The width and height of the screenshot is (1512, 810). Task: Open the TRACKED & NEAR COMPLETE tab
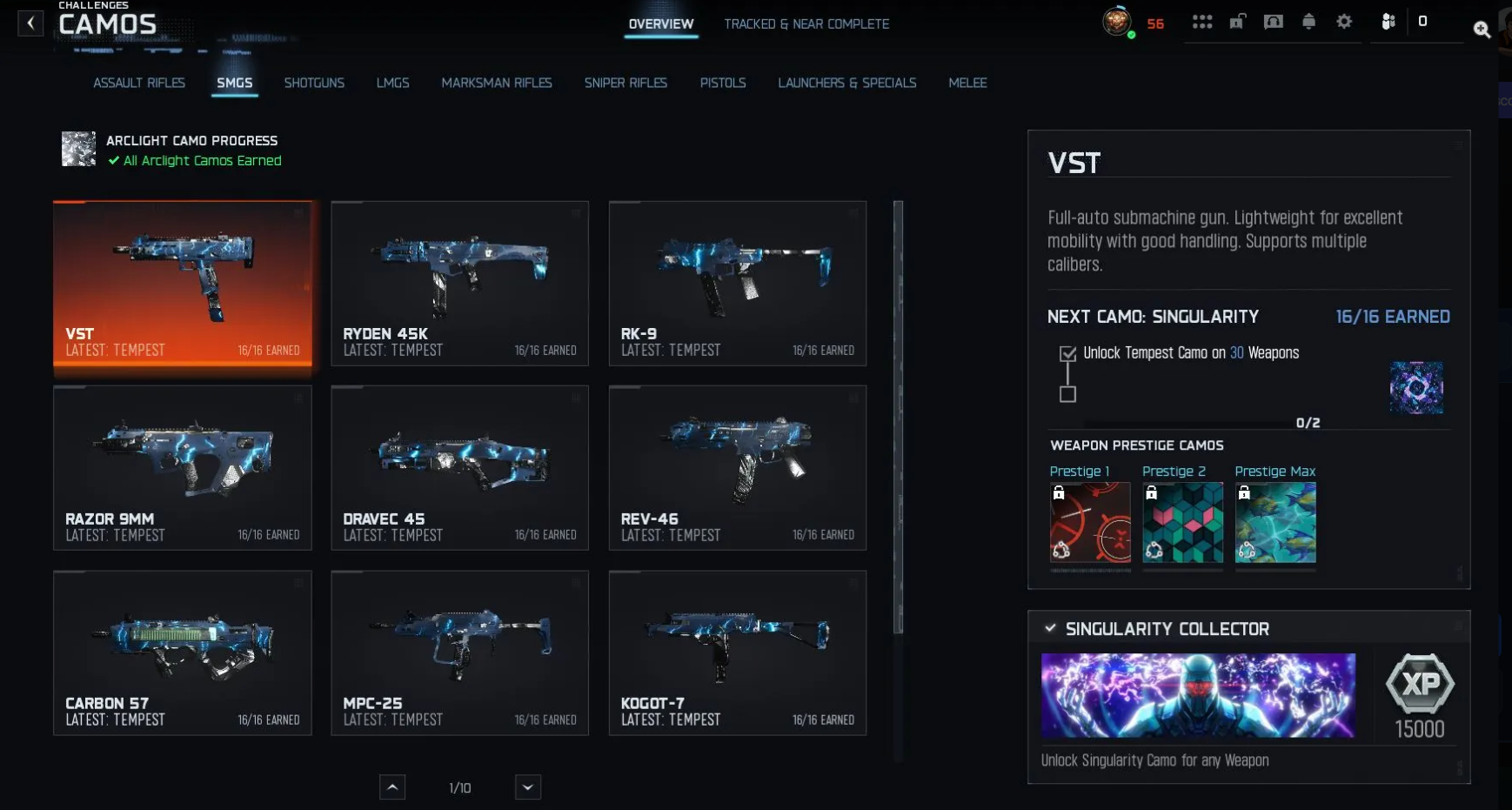click(x=807, y=23)
